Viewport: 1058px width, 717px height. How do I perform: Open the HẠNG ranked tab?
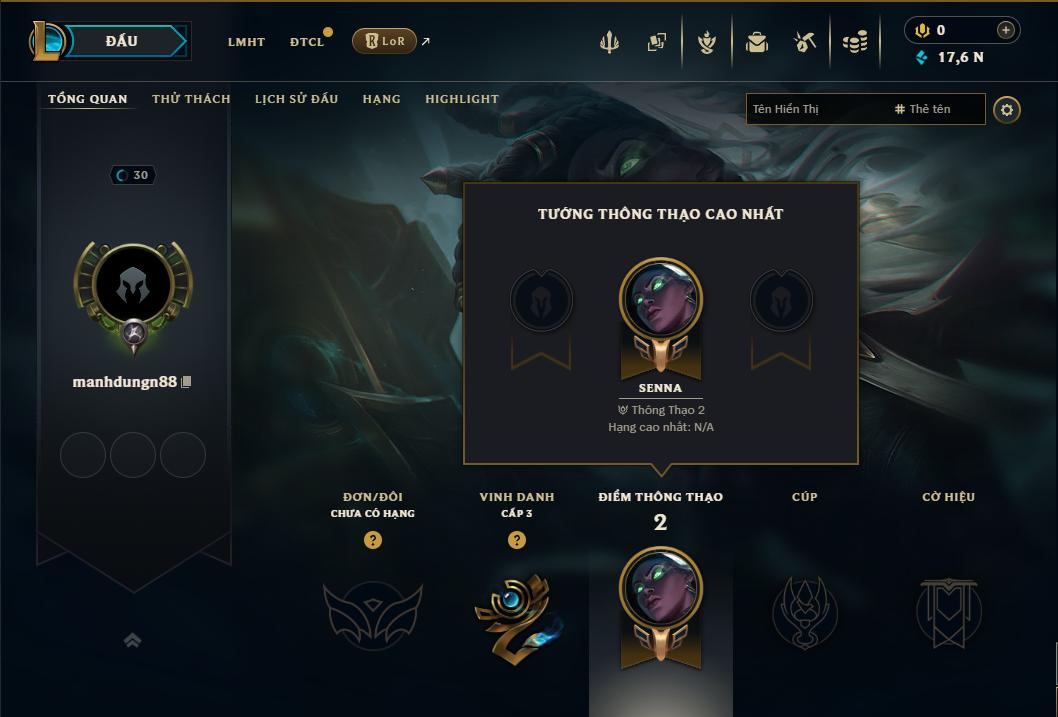click(x=381, y=99)
